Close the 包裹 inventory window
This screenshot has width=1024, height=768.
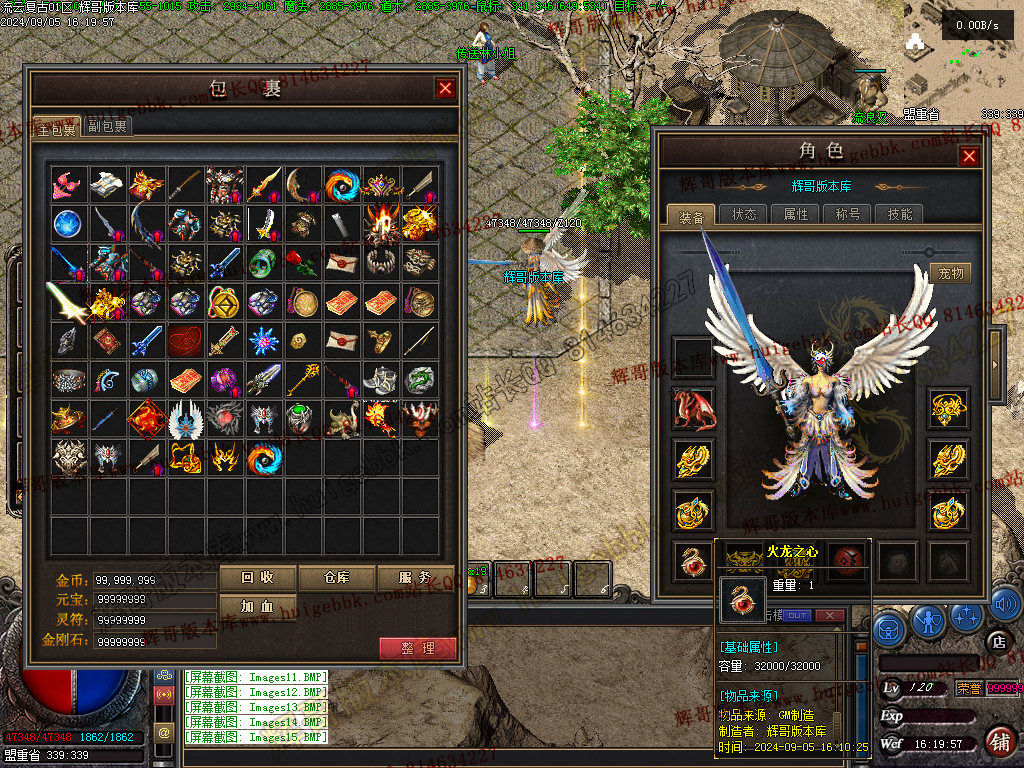[x=445, y=88]
